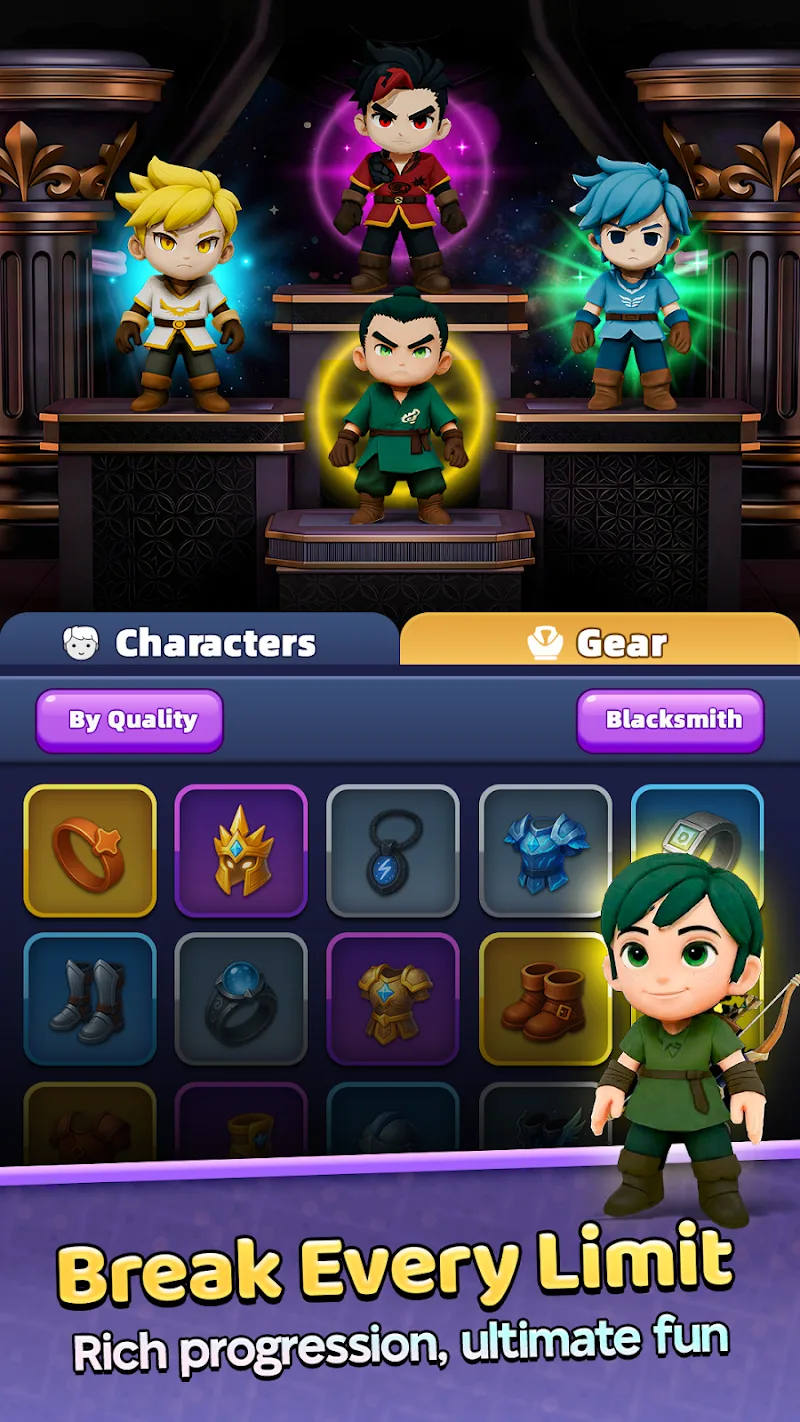Choose the golden crown helmet slot
The image size is (800, 1422).
pos(241,850)
